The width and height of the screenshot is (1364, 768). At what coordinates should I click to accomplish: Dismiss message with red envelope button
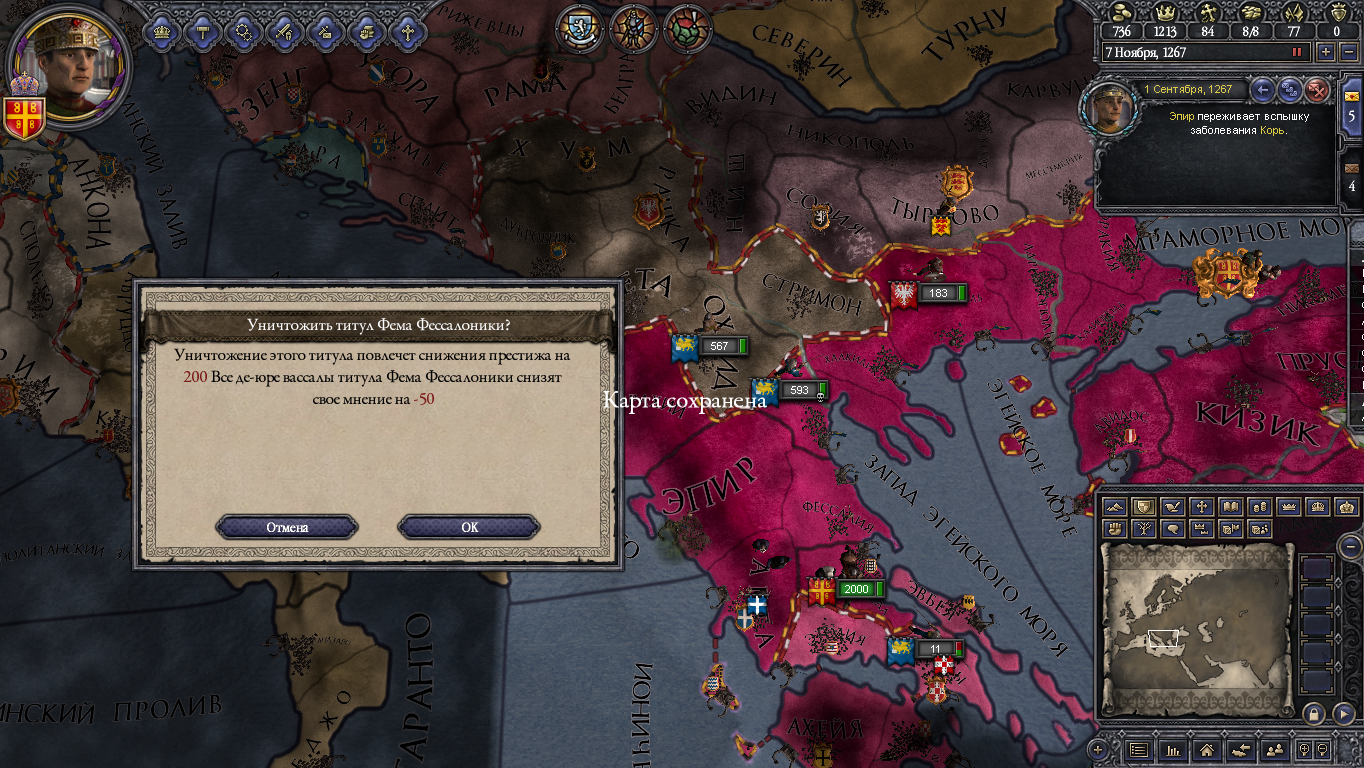point(1319,90)
